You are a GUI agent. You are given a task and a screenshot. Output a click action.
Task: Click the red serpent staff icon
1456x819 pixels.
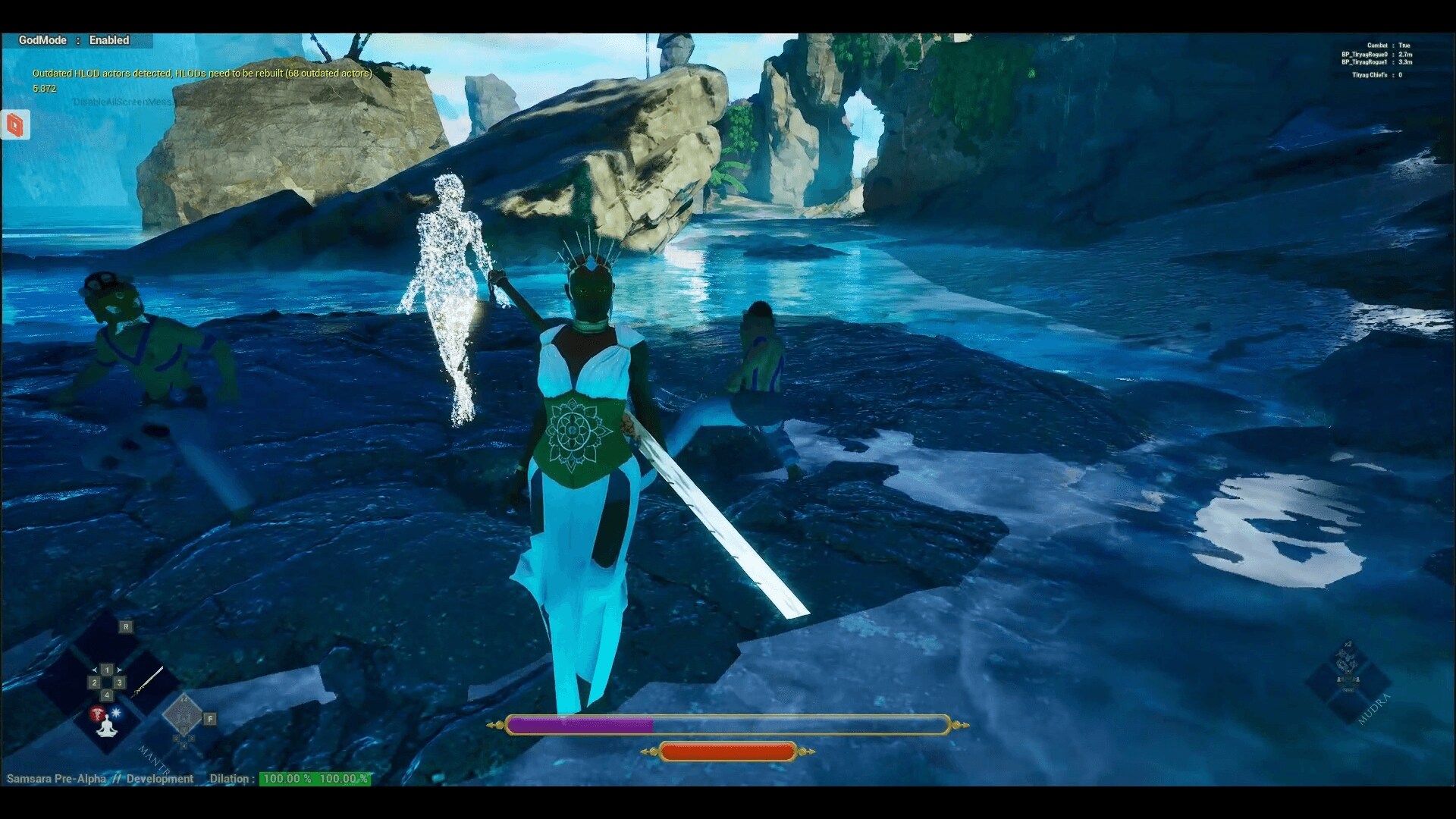pyautogui.click(x=97, y=714)
